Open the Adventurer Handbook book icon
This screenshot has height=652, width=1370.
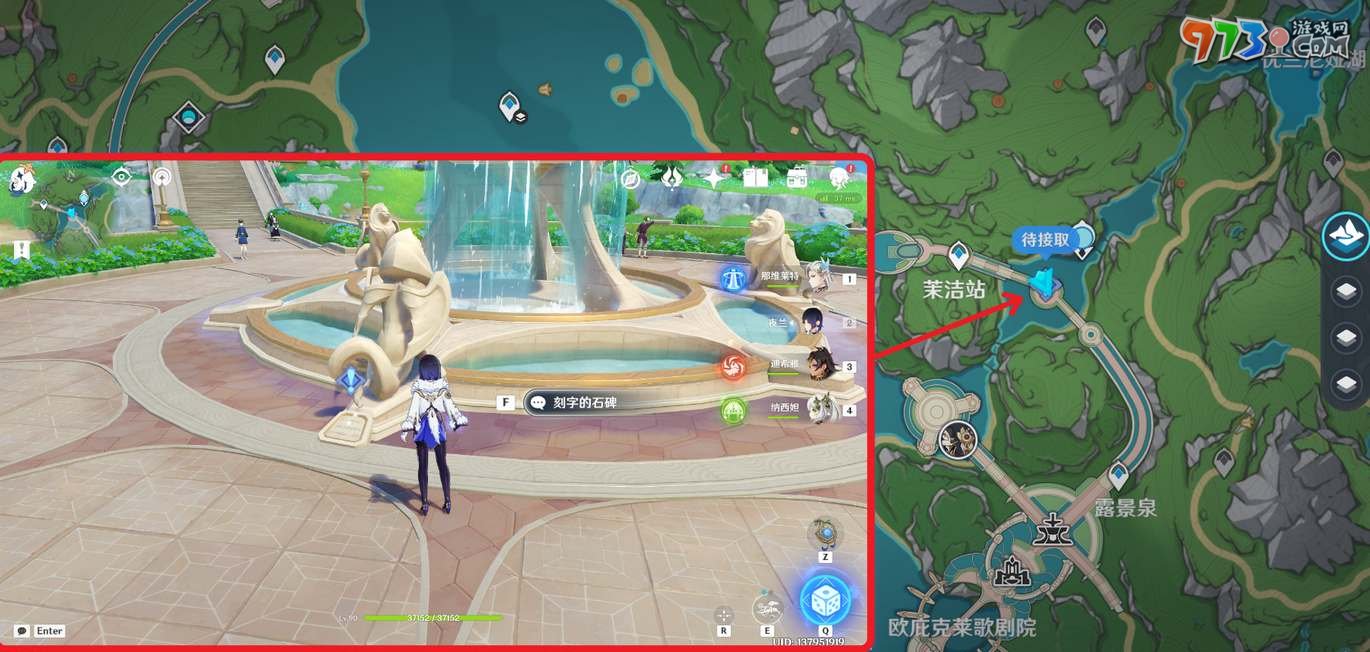click(x=754, y=178)
